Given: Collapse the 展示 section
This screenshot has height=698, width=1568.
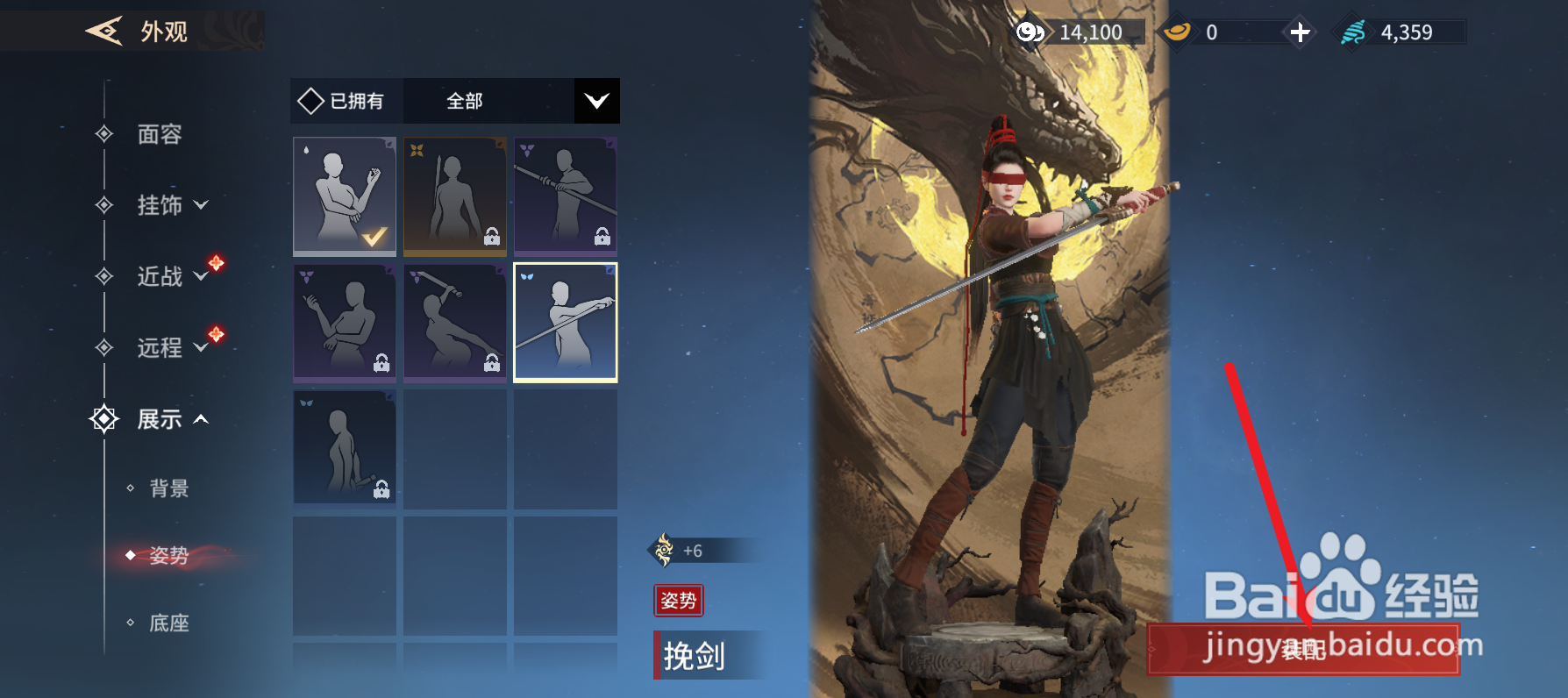Looking at the screenshot, I should click(x=172, y=419).
